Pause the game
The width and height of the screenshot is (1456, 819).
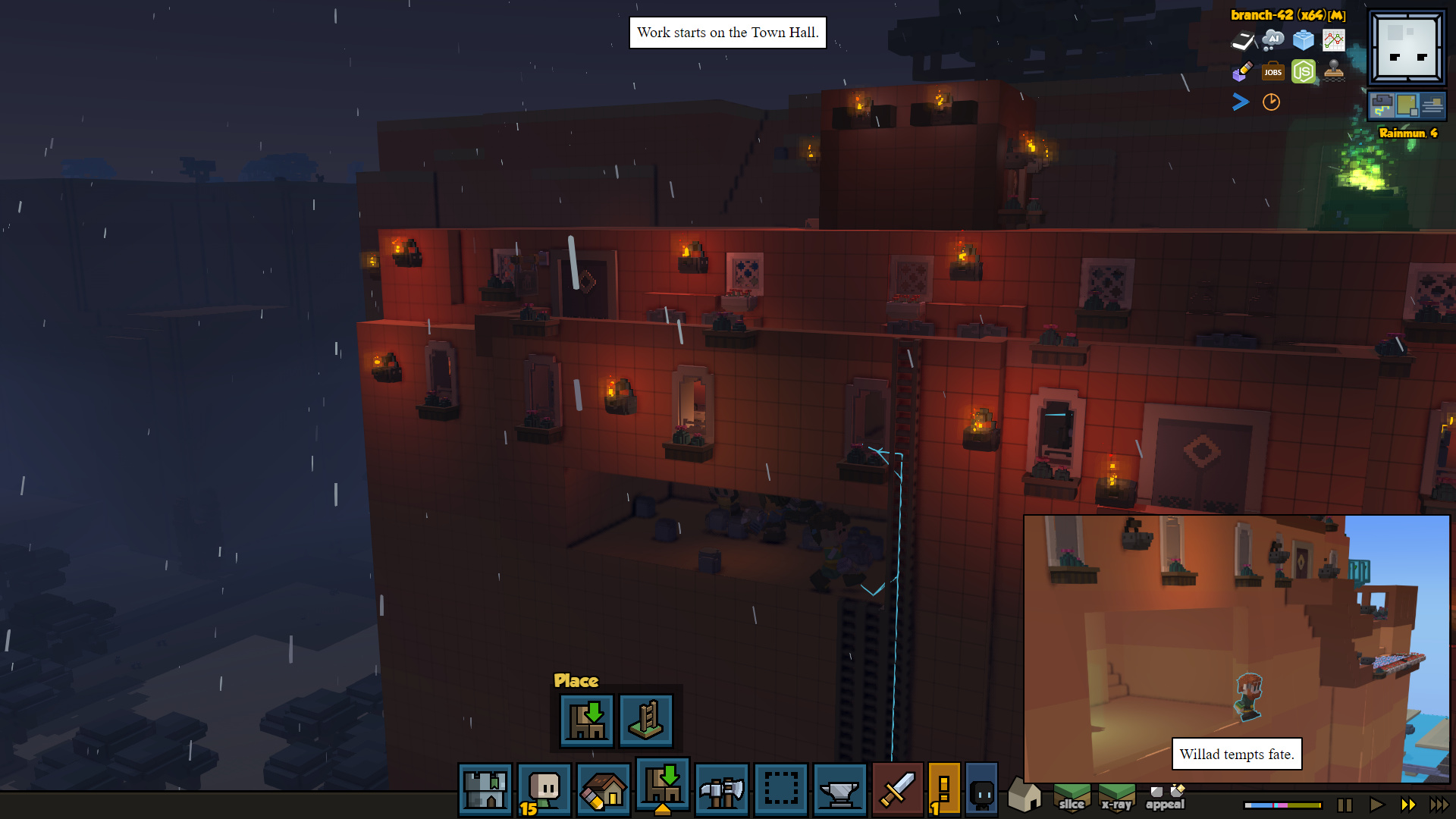1345,805
